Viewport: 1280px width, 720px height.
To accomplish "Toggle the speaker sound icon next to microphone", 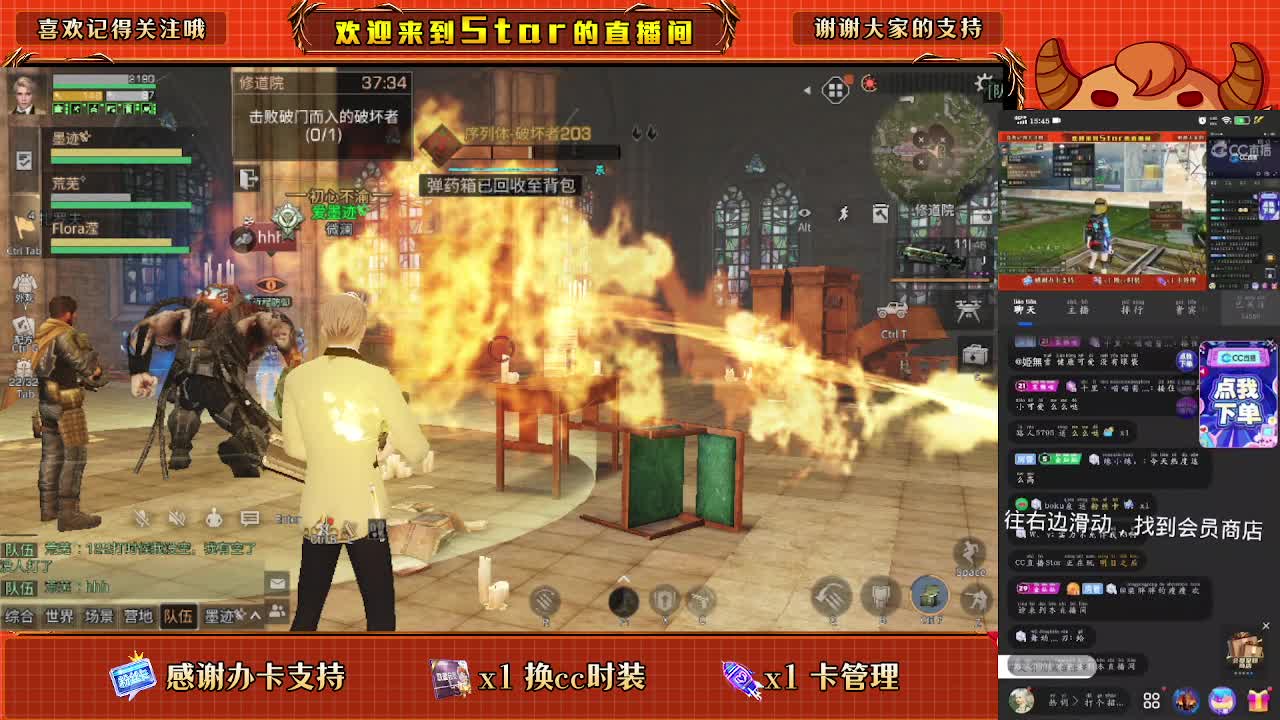I will (175, 517).
